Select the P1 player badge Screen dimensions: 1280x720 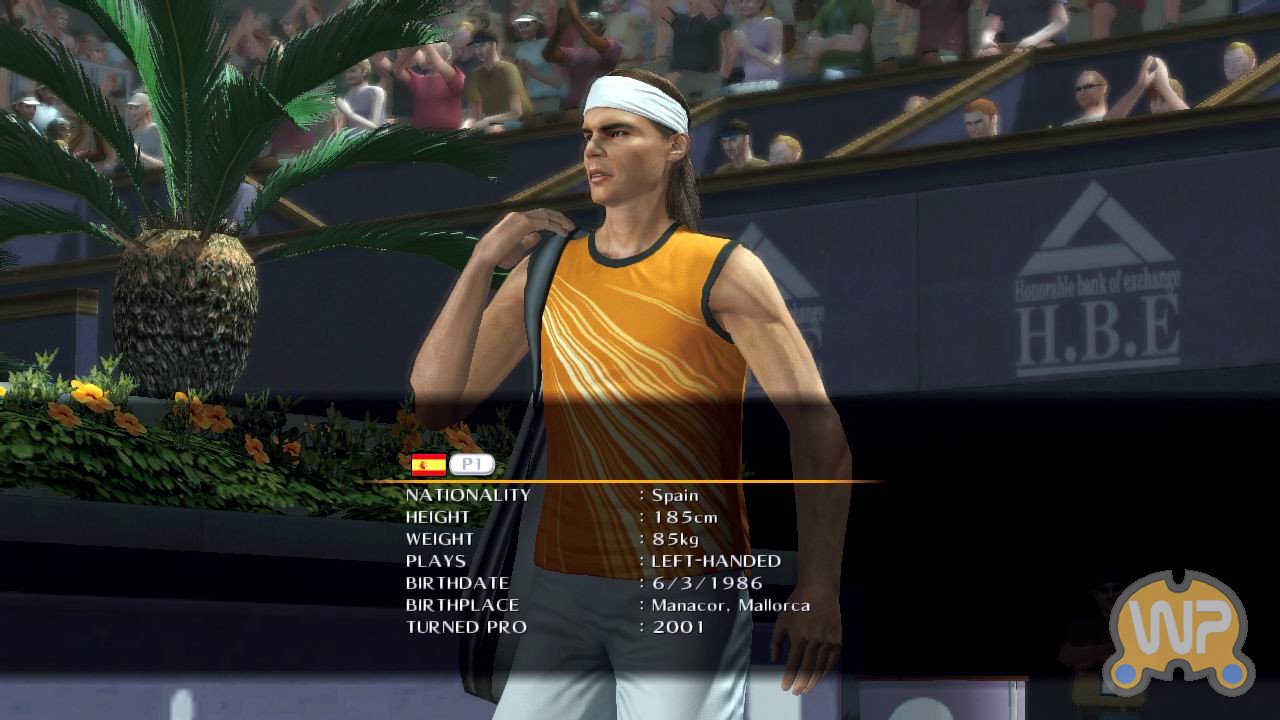[472, 465]
